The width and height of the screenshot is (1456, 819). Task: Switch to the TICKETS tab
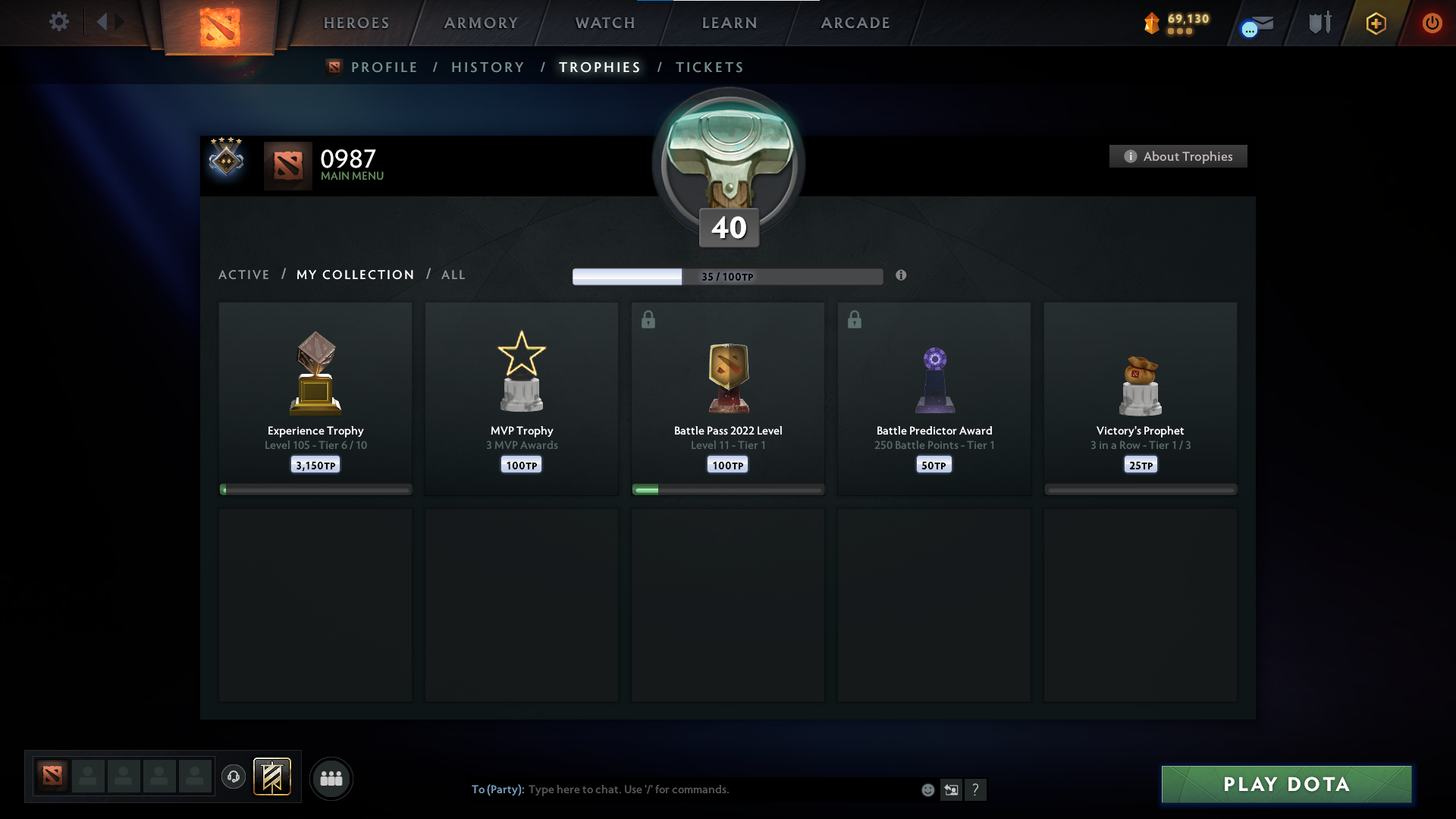point(709,67)
